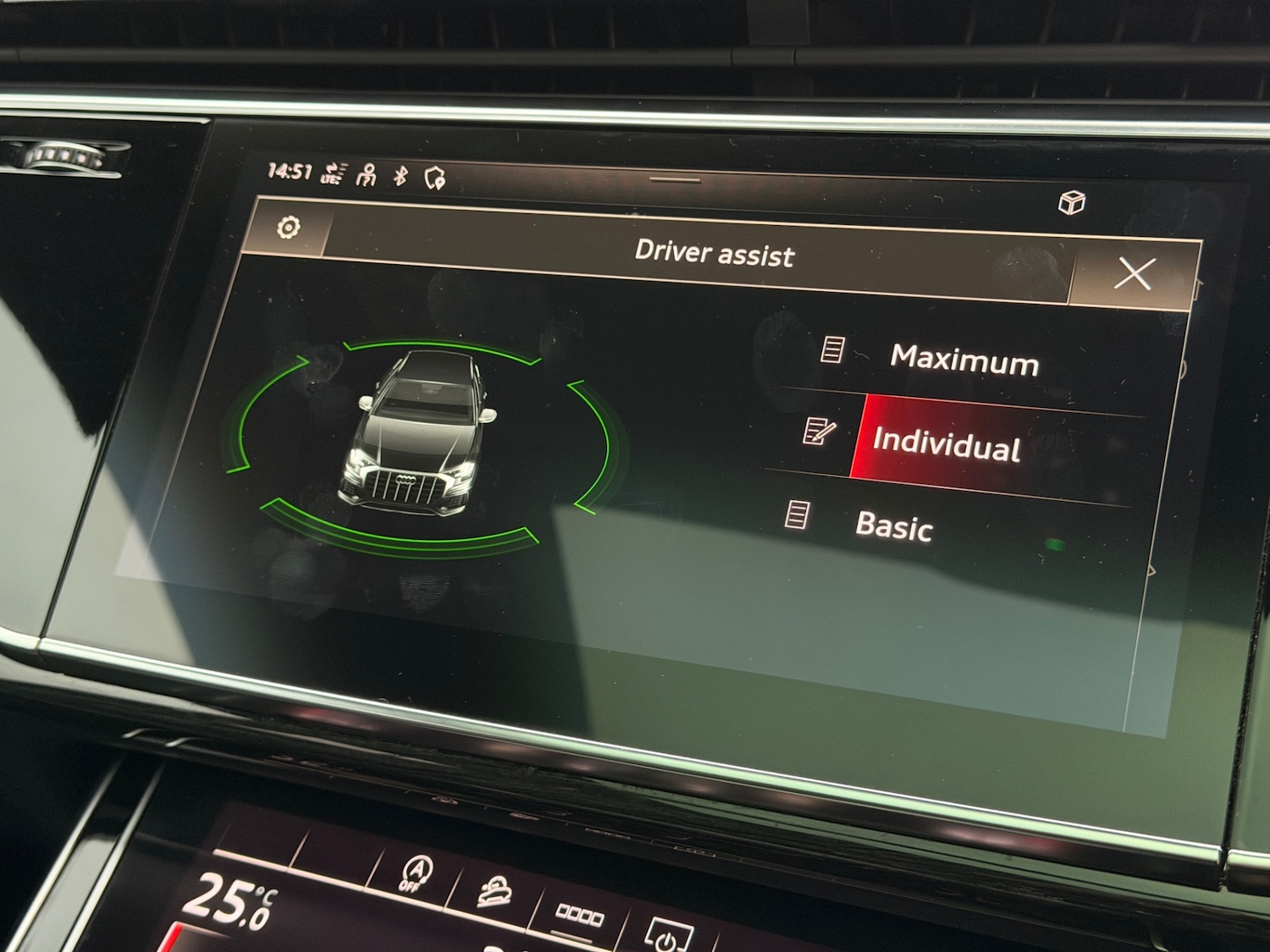Tap the LTE network status icon
This screenshot has width=1270, height=952.
[332, 175]
